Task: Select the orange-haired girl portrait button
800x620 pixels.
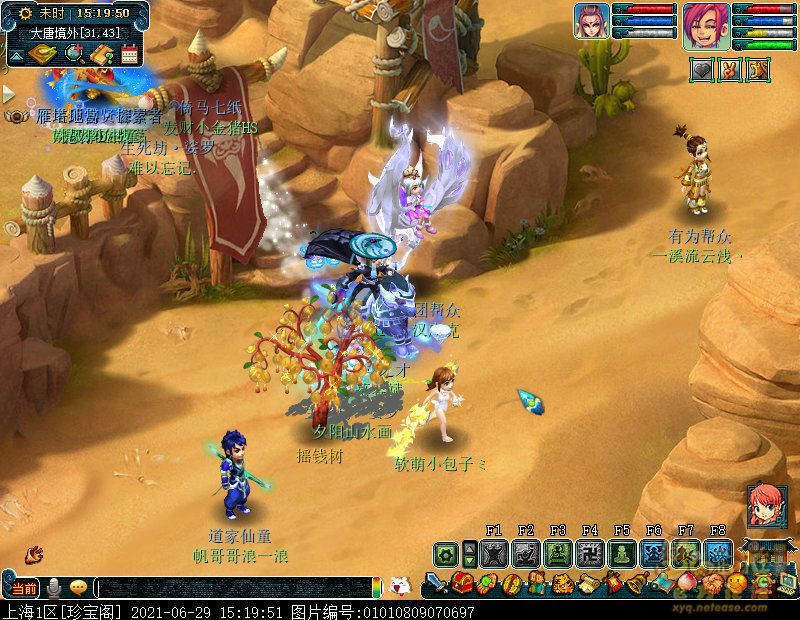Action: (x=764, y=503)
